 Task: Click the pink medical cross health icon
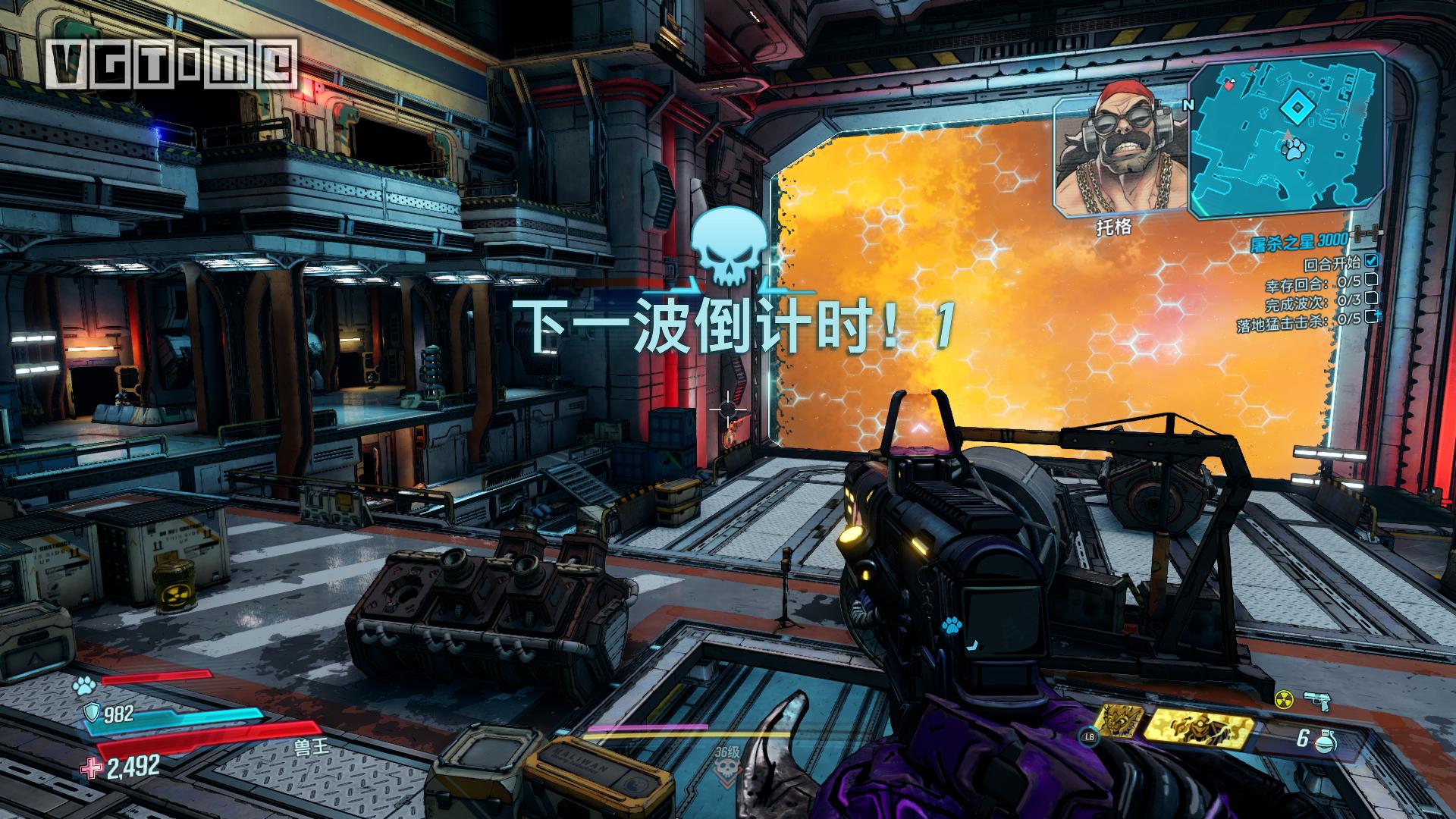93,769
